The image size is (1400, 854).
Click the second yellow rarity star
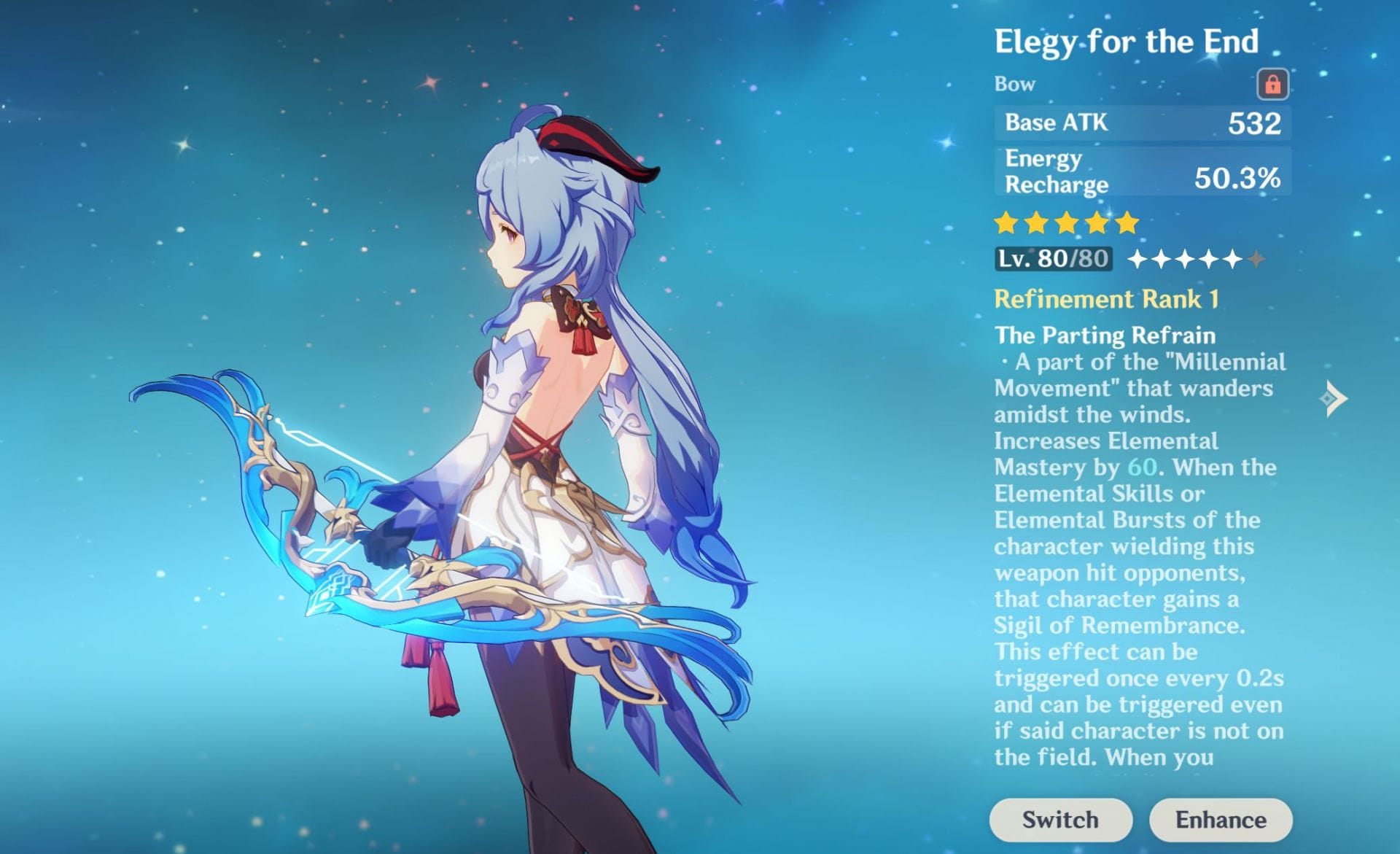(1037, 223)
